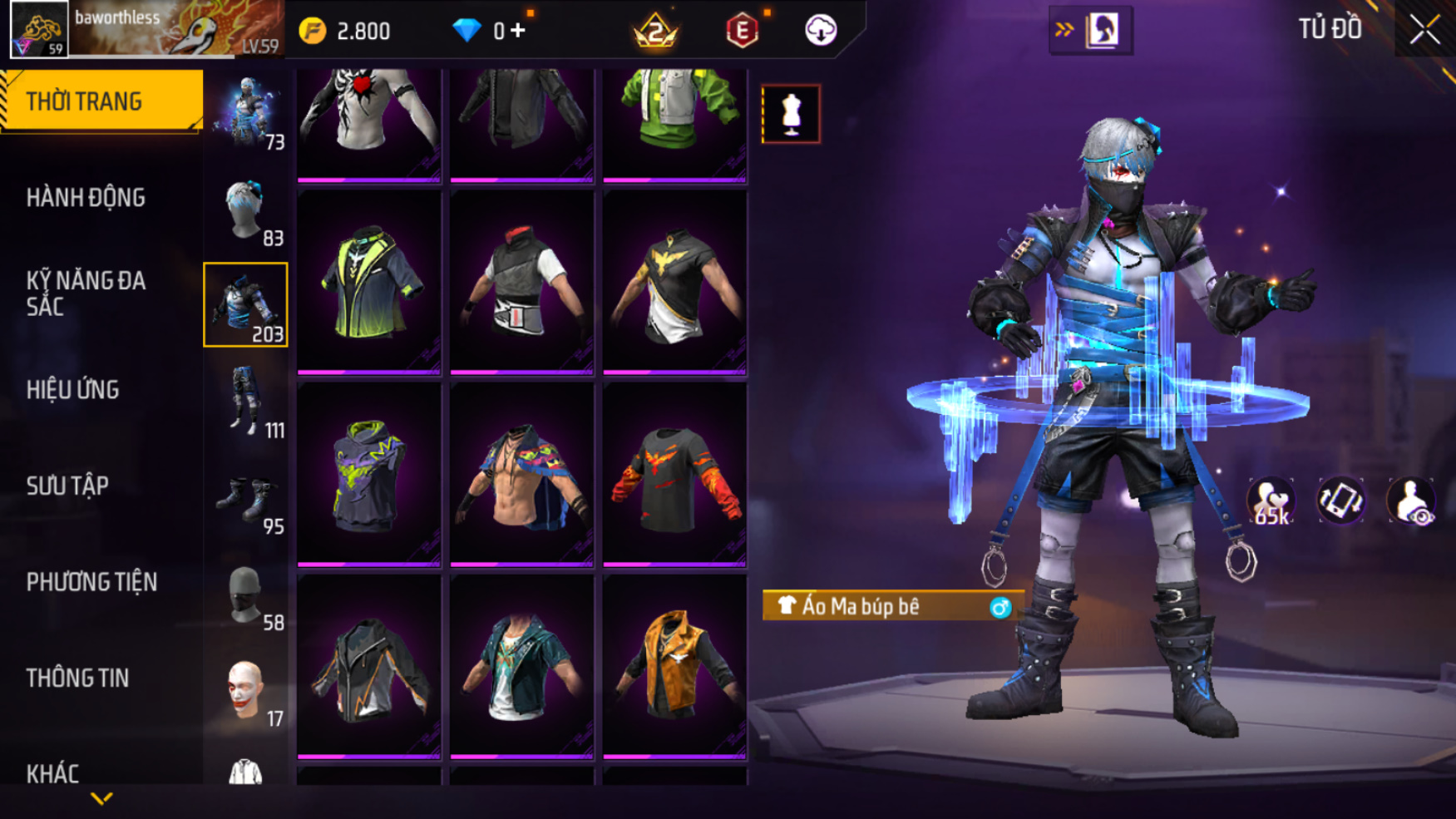Open the Hiệu Ứng tab

point(73,390)
